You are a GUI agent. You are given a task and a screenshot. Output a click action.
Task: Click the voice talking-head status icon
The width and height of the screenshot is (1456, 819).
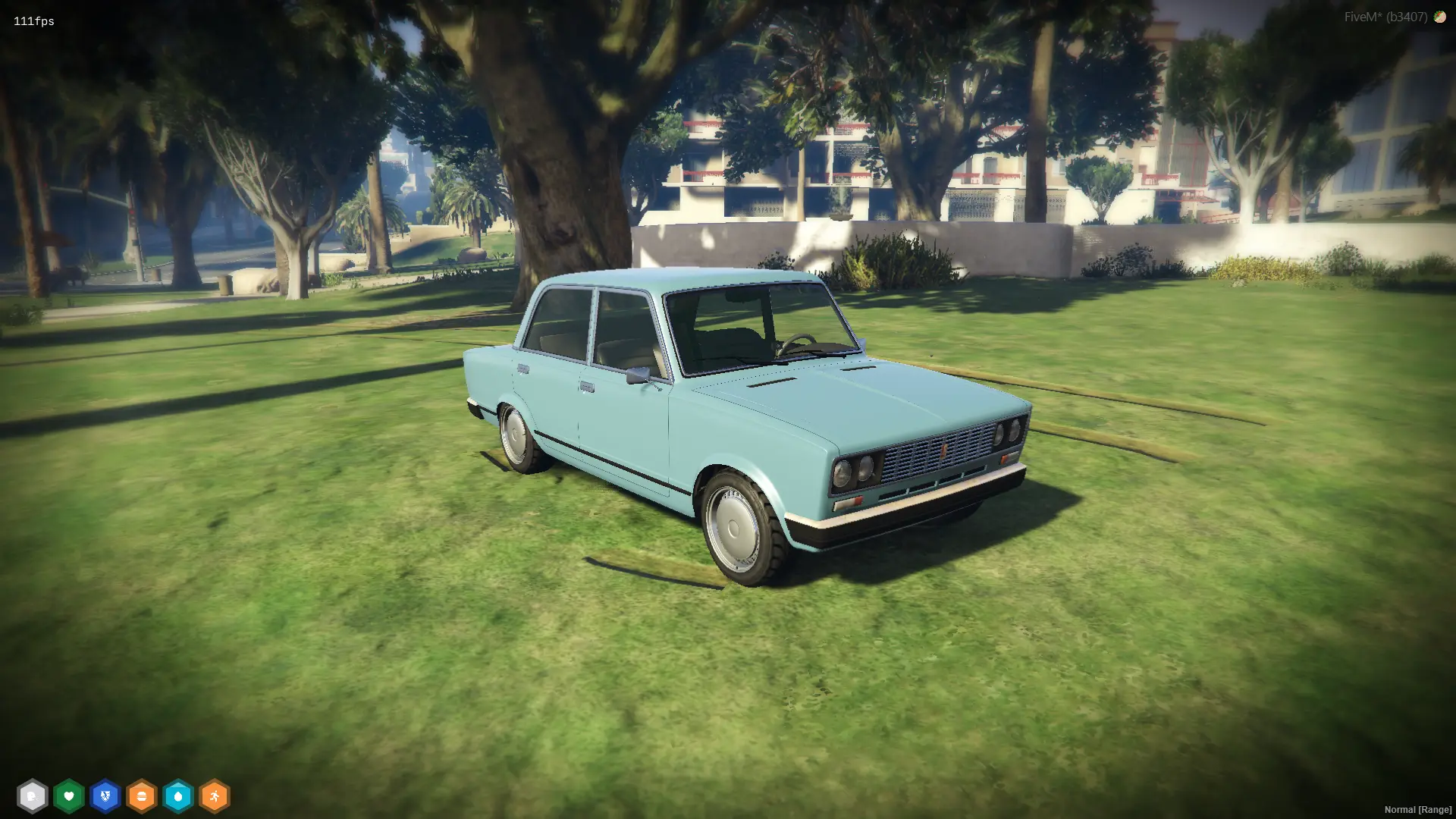[x=32, y=796]
